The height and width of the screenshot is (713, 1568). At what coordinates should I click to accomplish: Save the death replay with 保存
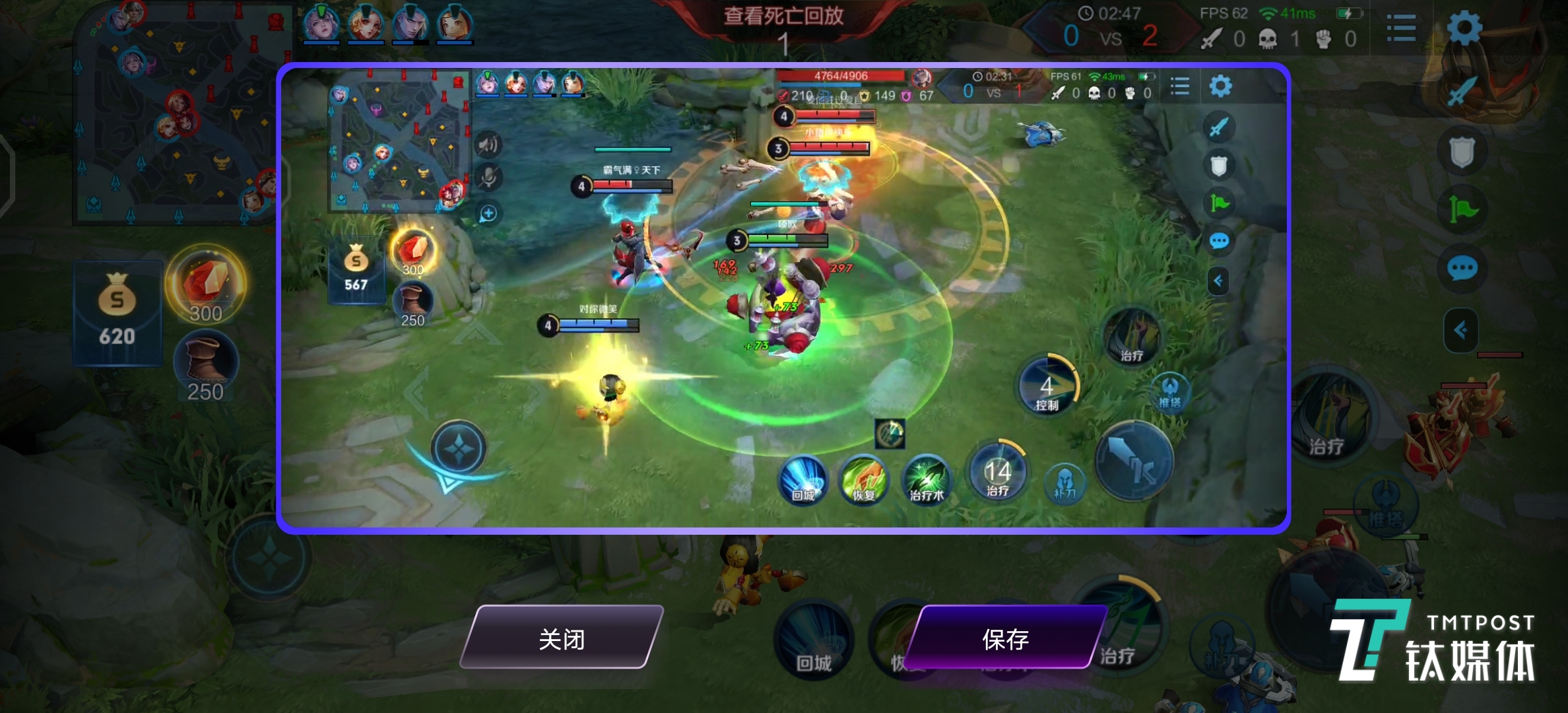pyautogui.click(x=1005, y=638)
